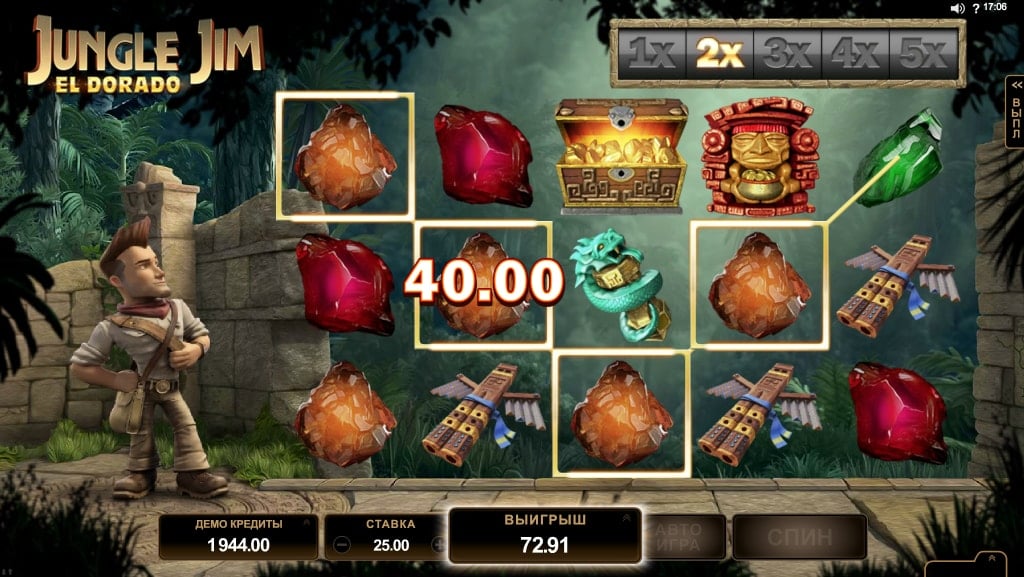Expand the ВЫИГРЫШ win panel
Image resolution: width=1024 pixels, height=577 pixels.
627,519
